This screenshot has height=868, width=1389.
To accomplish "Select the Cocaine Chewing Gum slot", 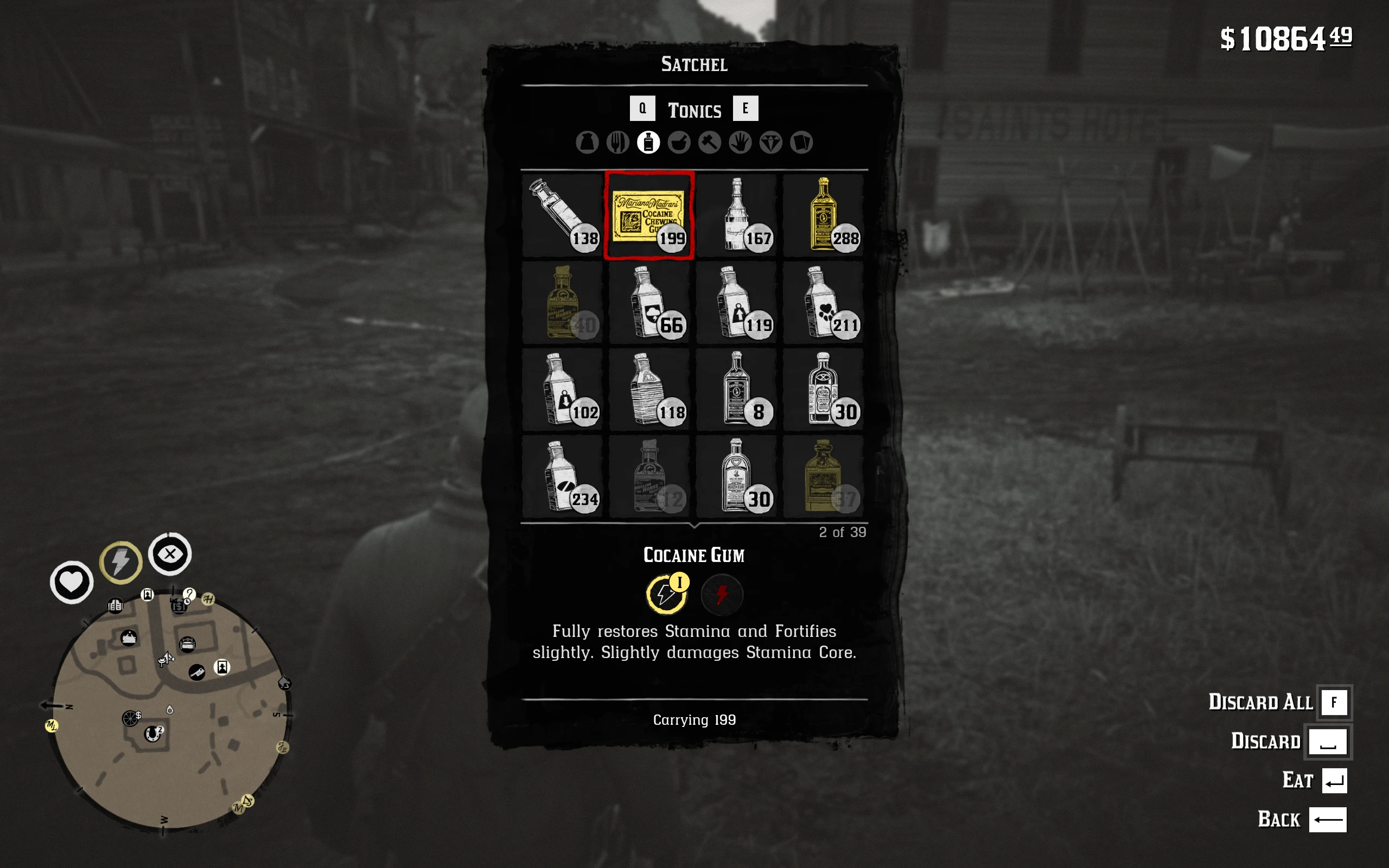I will point(649,215).
